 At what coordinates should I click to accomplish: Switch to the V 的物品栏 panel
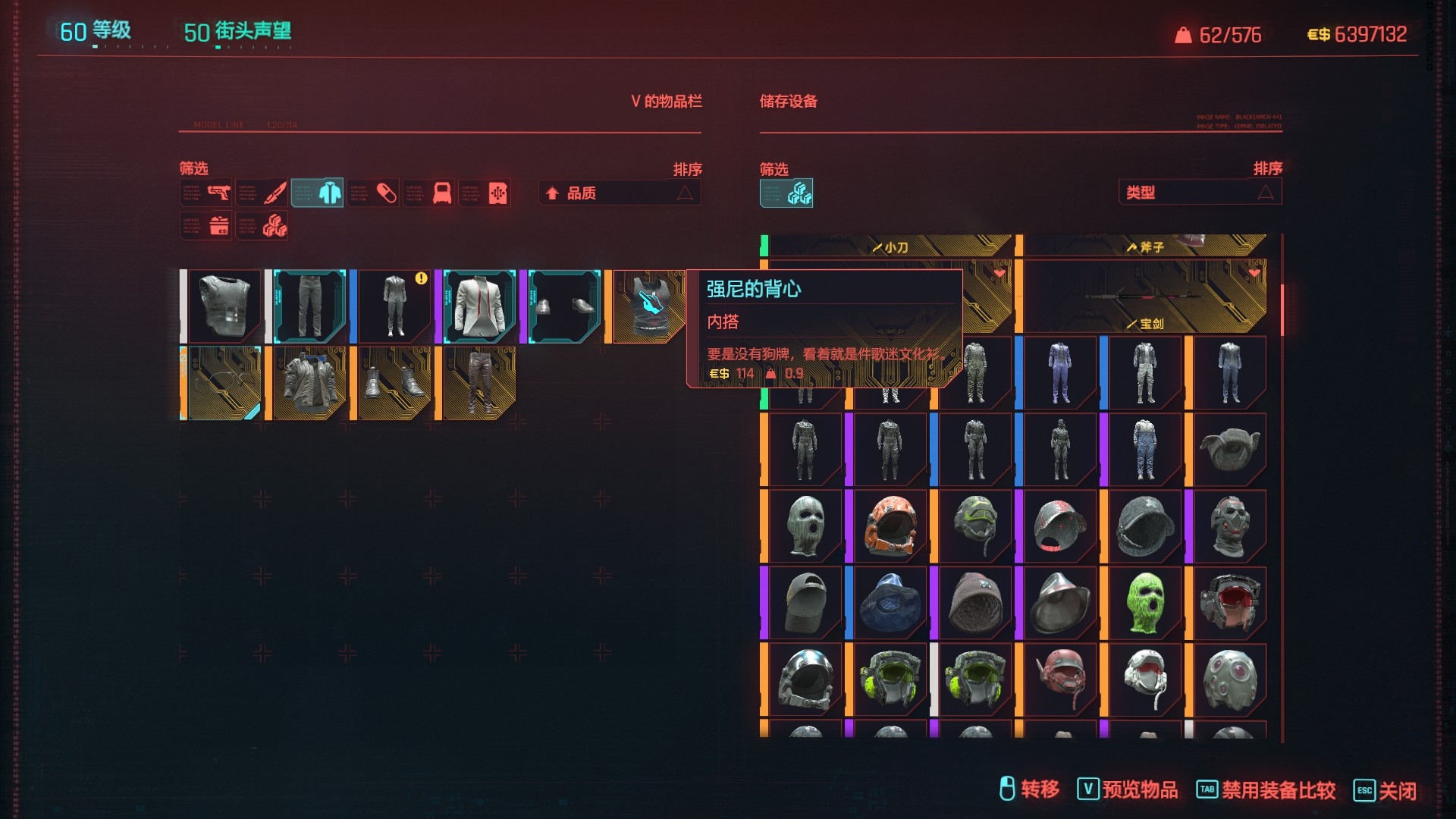[x=666, y=101]
